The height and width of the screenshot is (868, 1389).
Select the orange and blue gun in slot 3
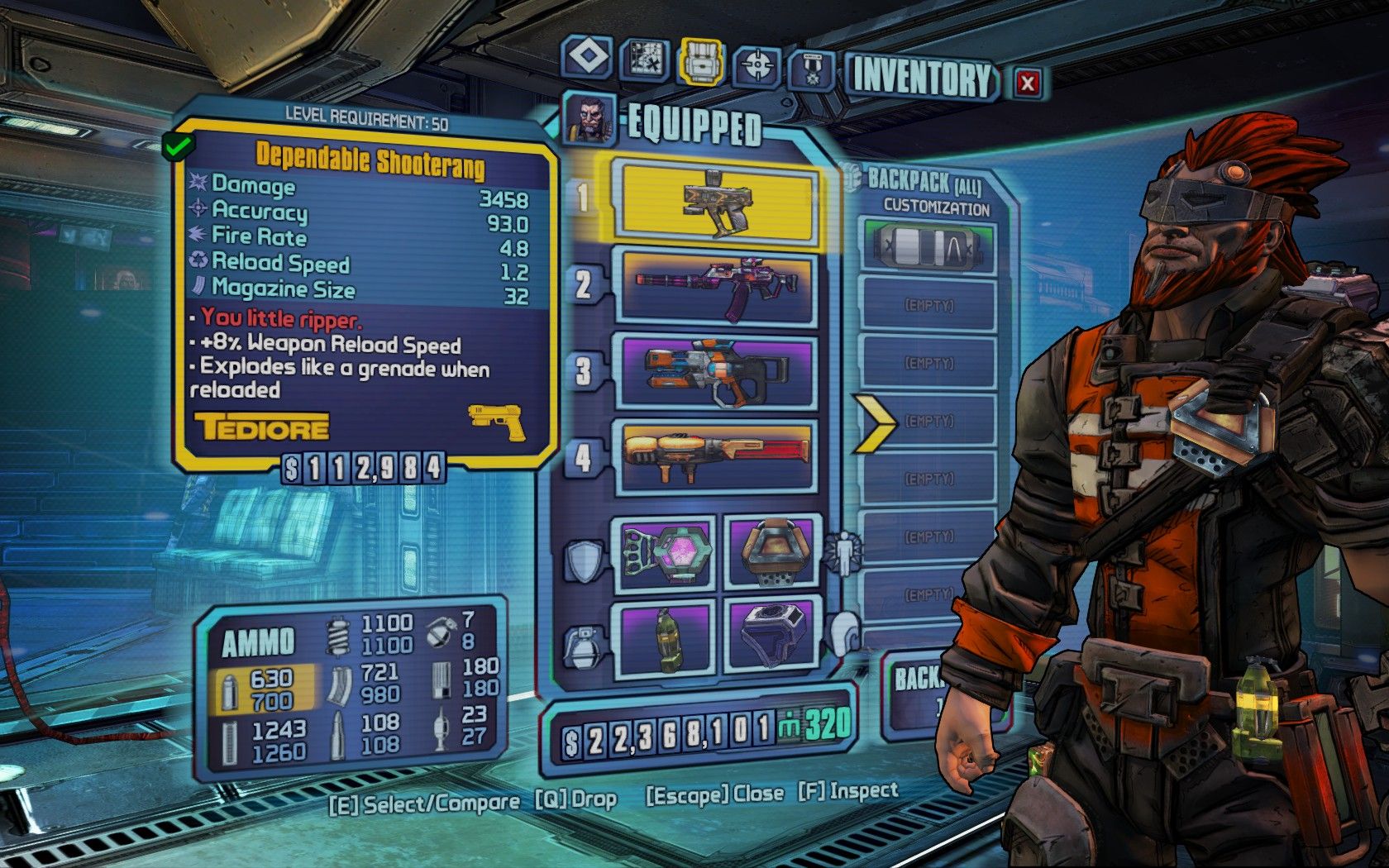pos(716,372)
